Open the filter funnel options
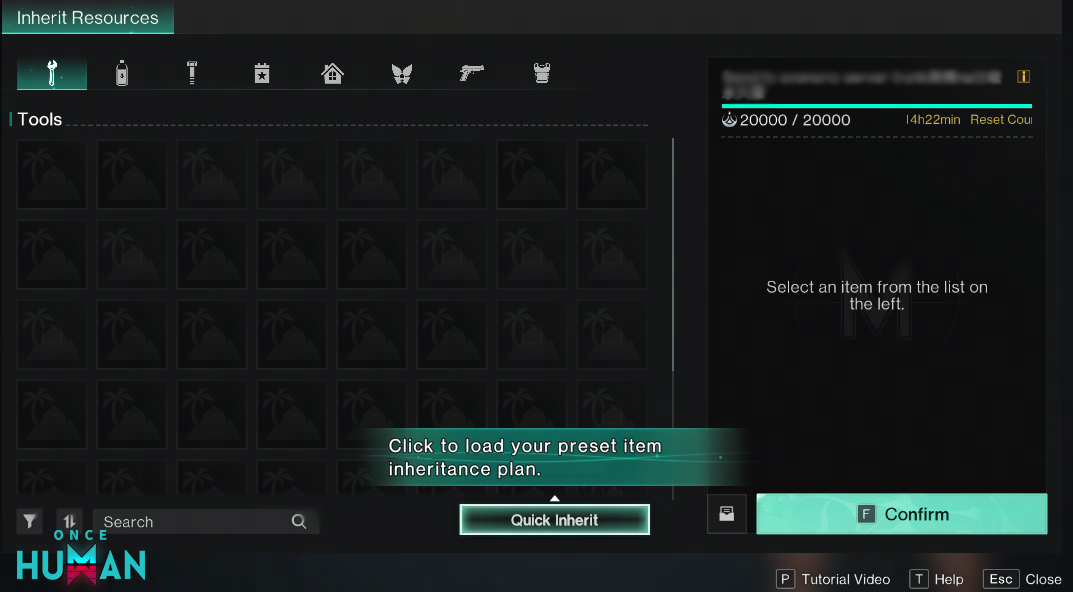This screenshot has width=1073, height=592. 30,521
